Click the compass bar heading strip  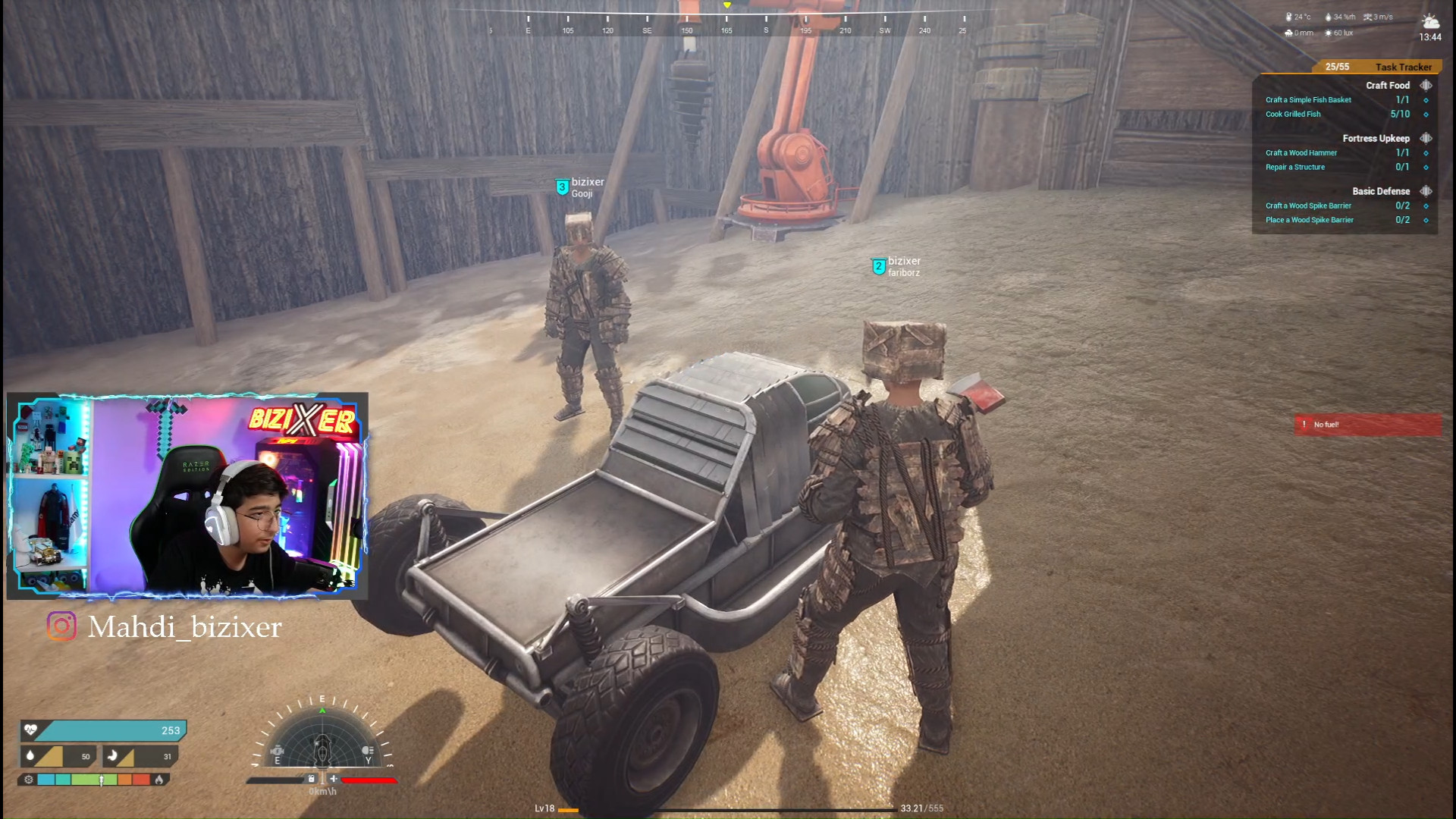(726, 23)
